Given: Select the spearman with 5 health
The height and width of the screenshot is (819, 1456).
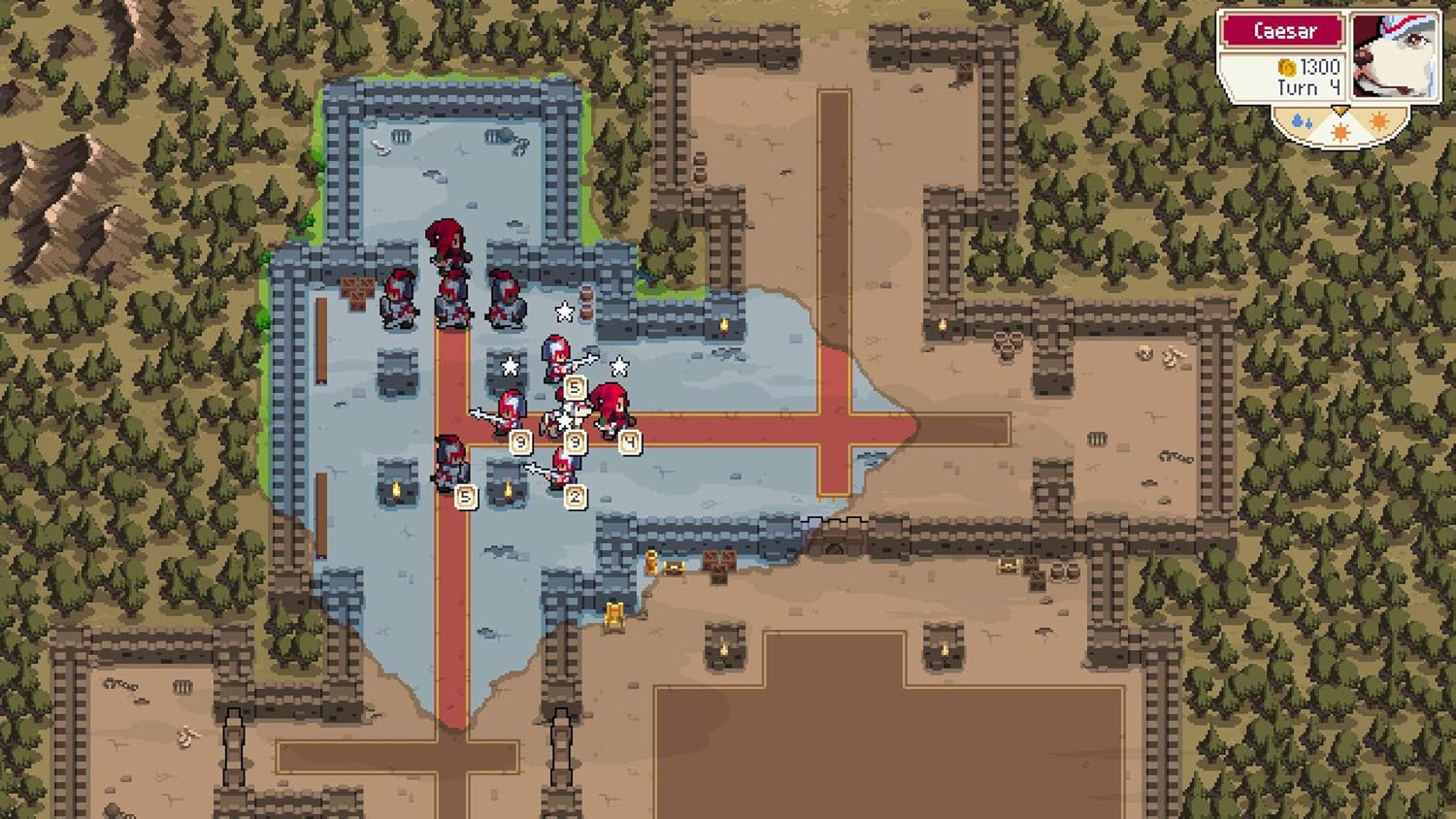Looking at the screenshot, I should pos(553,359).
